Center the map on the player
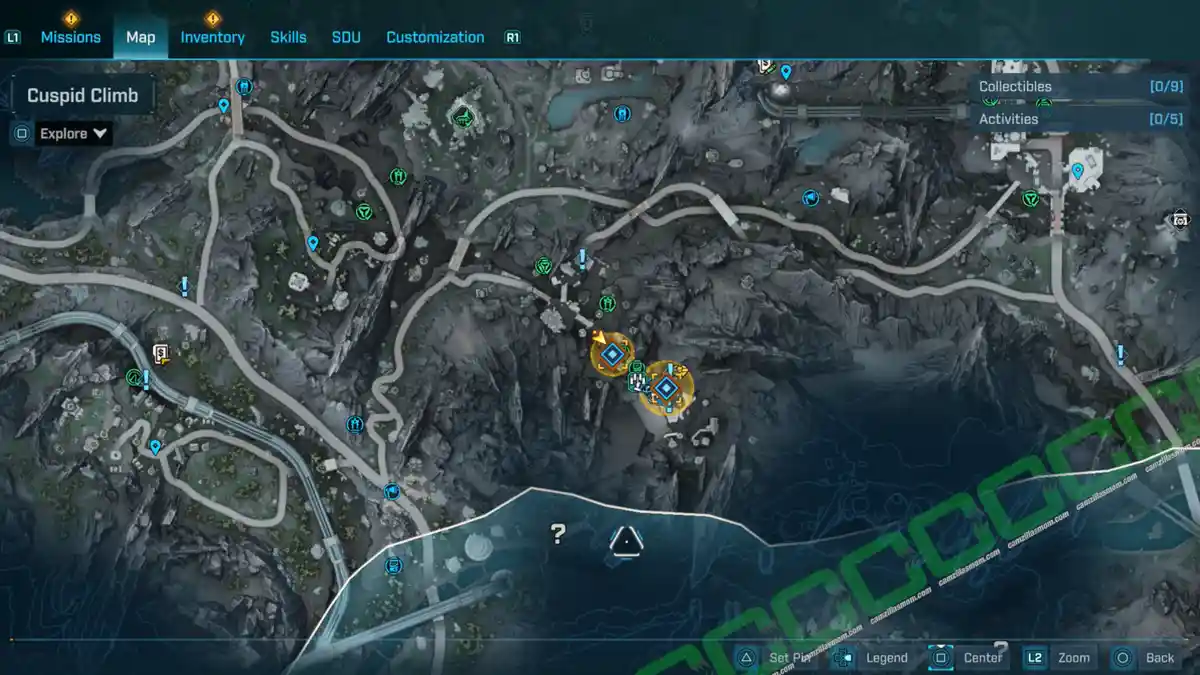The height and width of the screenshot is (675, 1200). coord(968,657)
